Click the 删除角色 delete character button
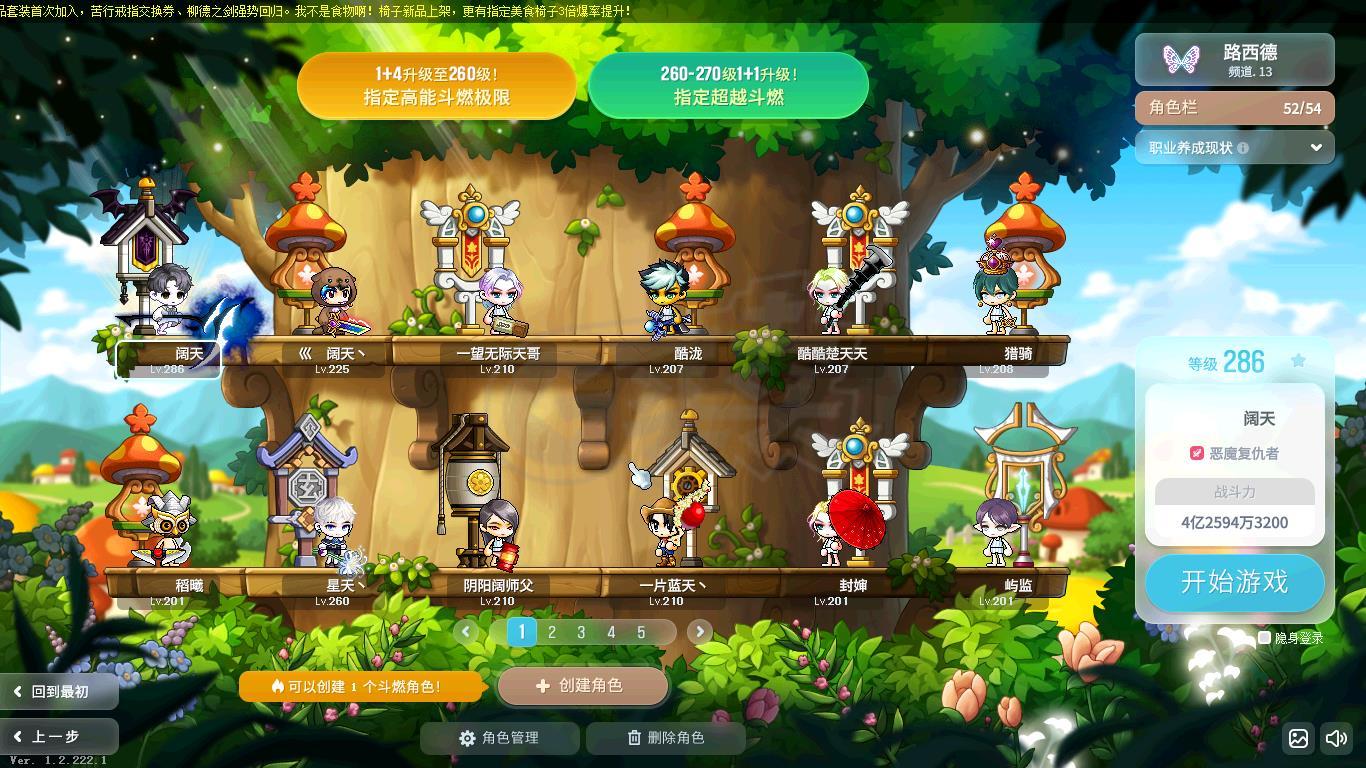This screenshot has height=768, width=1366. (x=666, y=738)
